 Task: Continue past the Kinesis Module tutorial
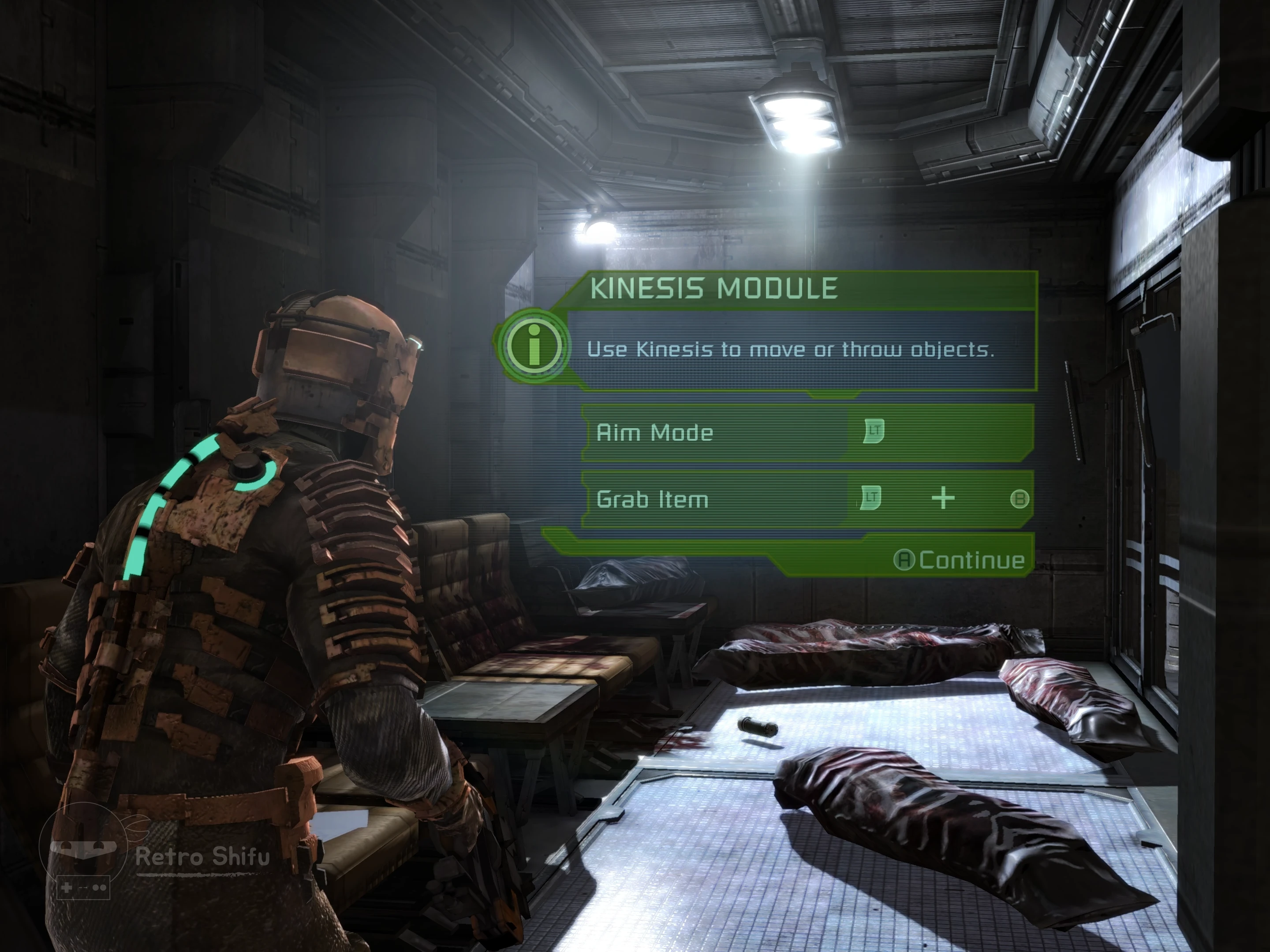point(960,560)
